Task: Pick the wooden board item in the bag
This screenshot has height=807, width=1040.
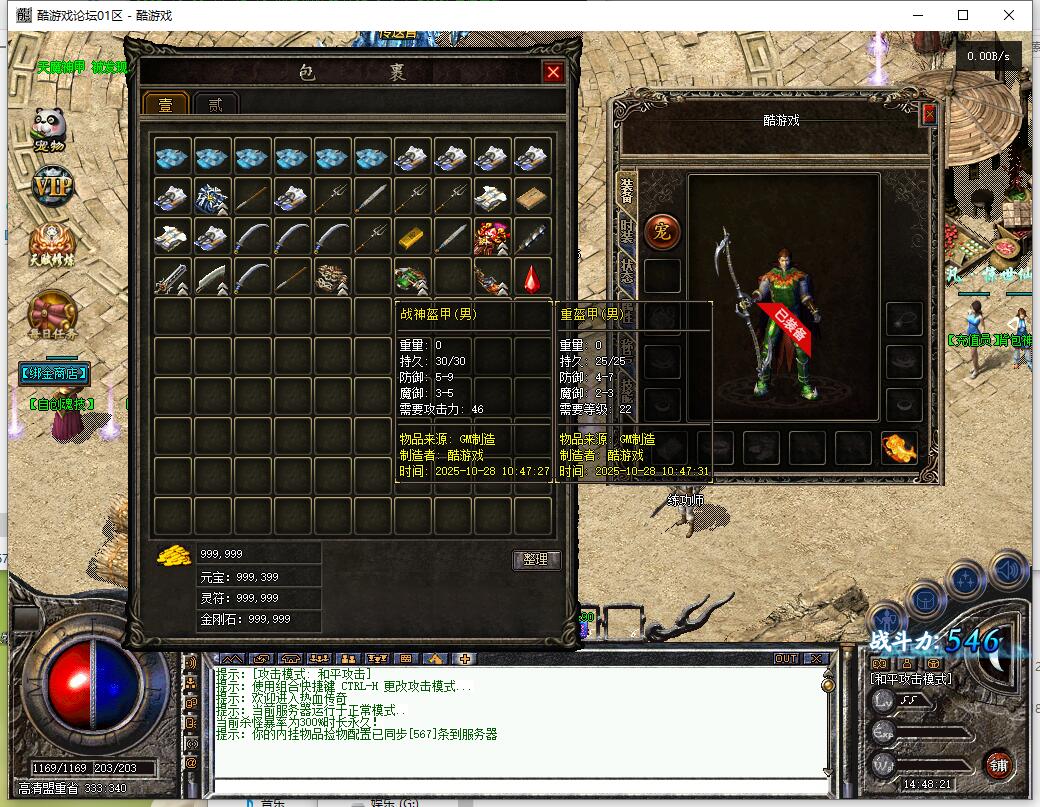Action: click(532, 196)
